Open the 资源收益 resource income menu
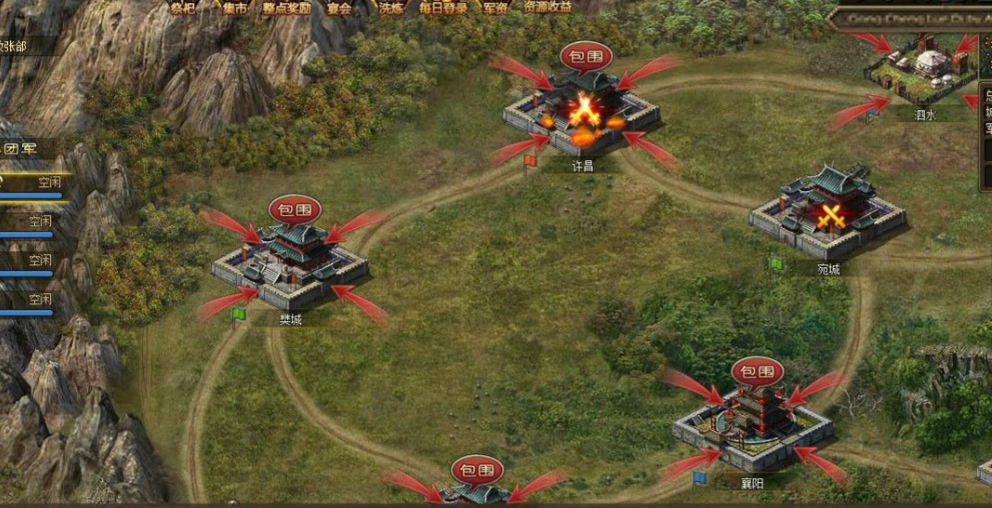This screenshot has width=992, height=508. point(548,7)
